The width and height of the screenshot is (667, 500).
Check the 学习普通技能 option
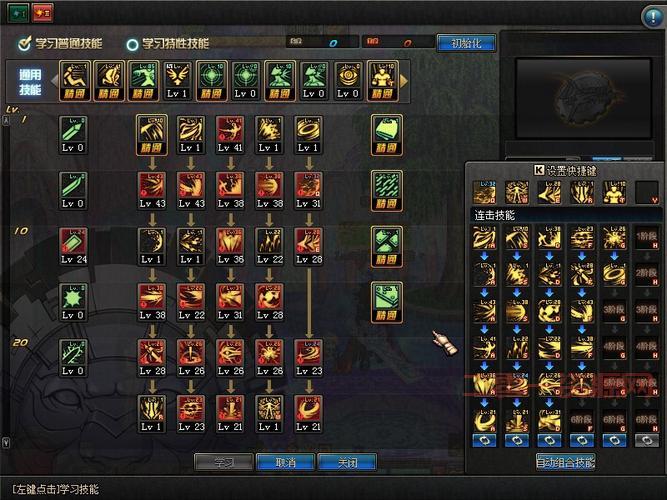tap(25, 44)
